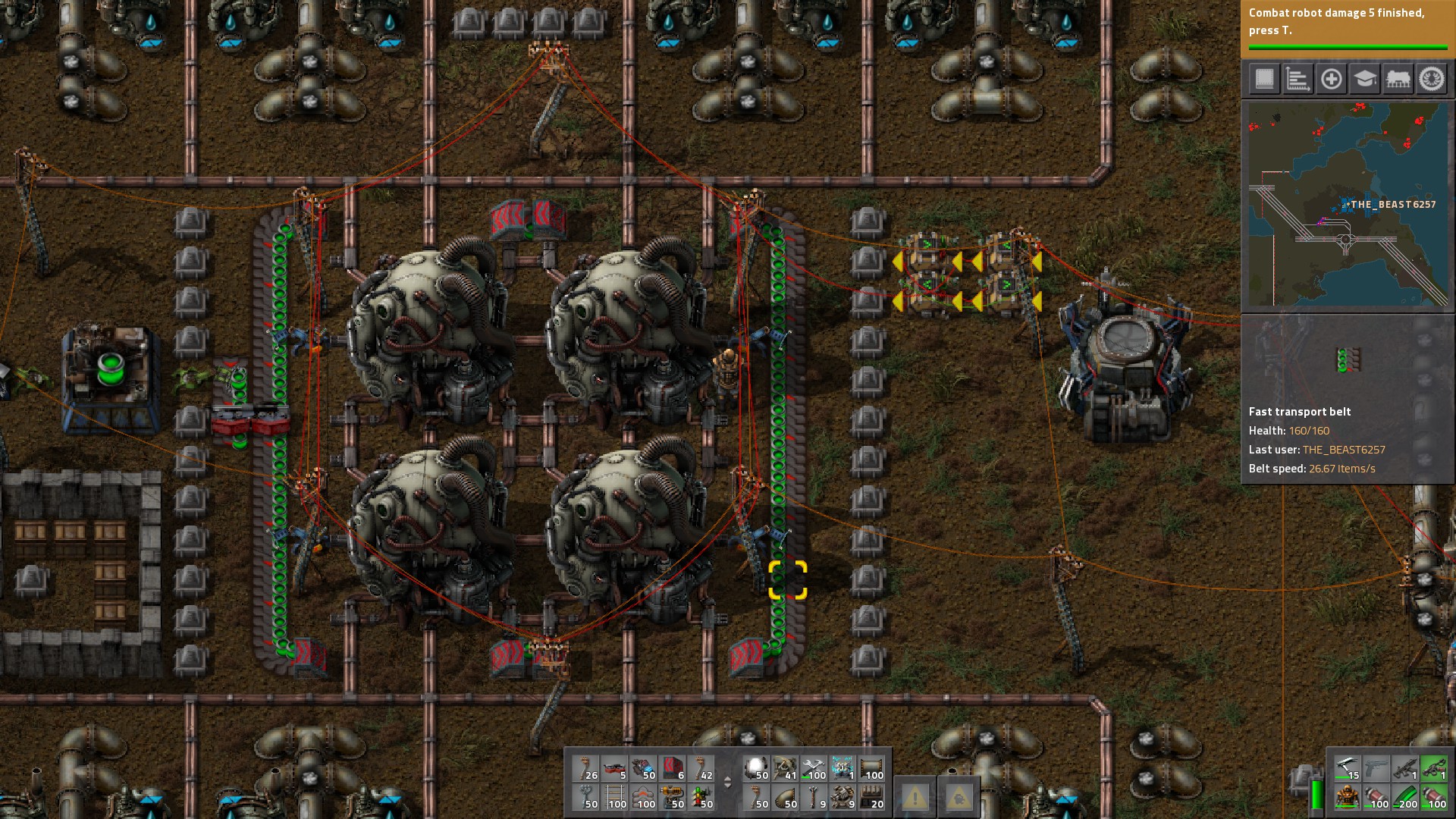Select the submachine gun weapon slot

1404,769
